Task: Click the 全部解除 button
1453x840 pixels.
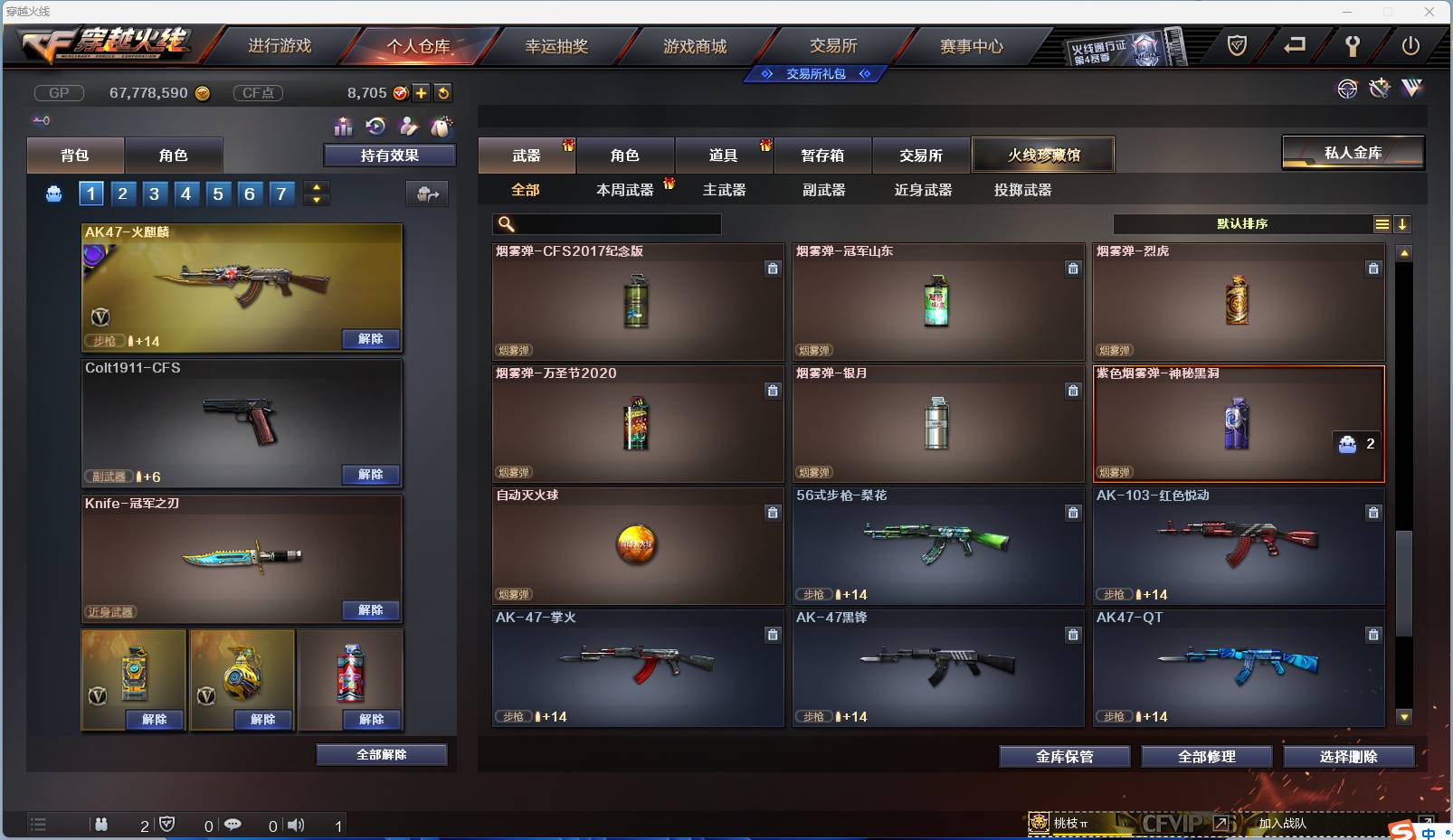Action: tap(382, 754)
